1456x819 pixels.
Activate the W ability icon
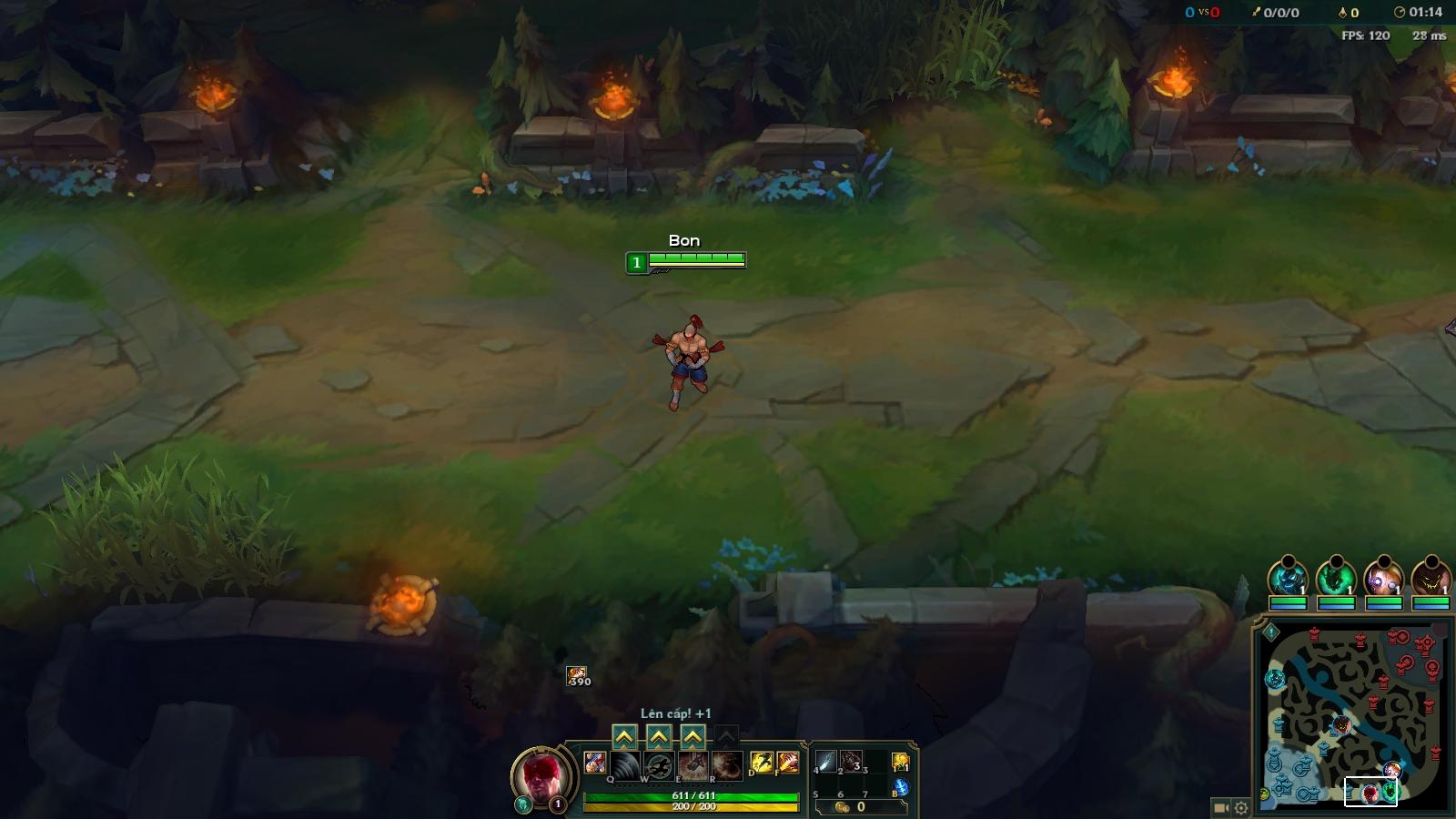pos(659,764)
